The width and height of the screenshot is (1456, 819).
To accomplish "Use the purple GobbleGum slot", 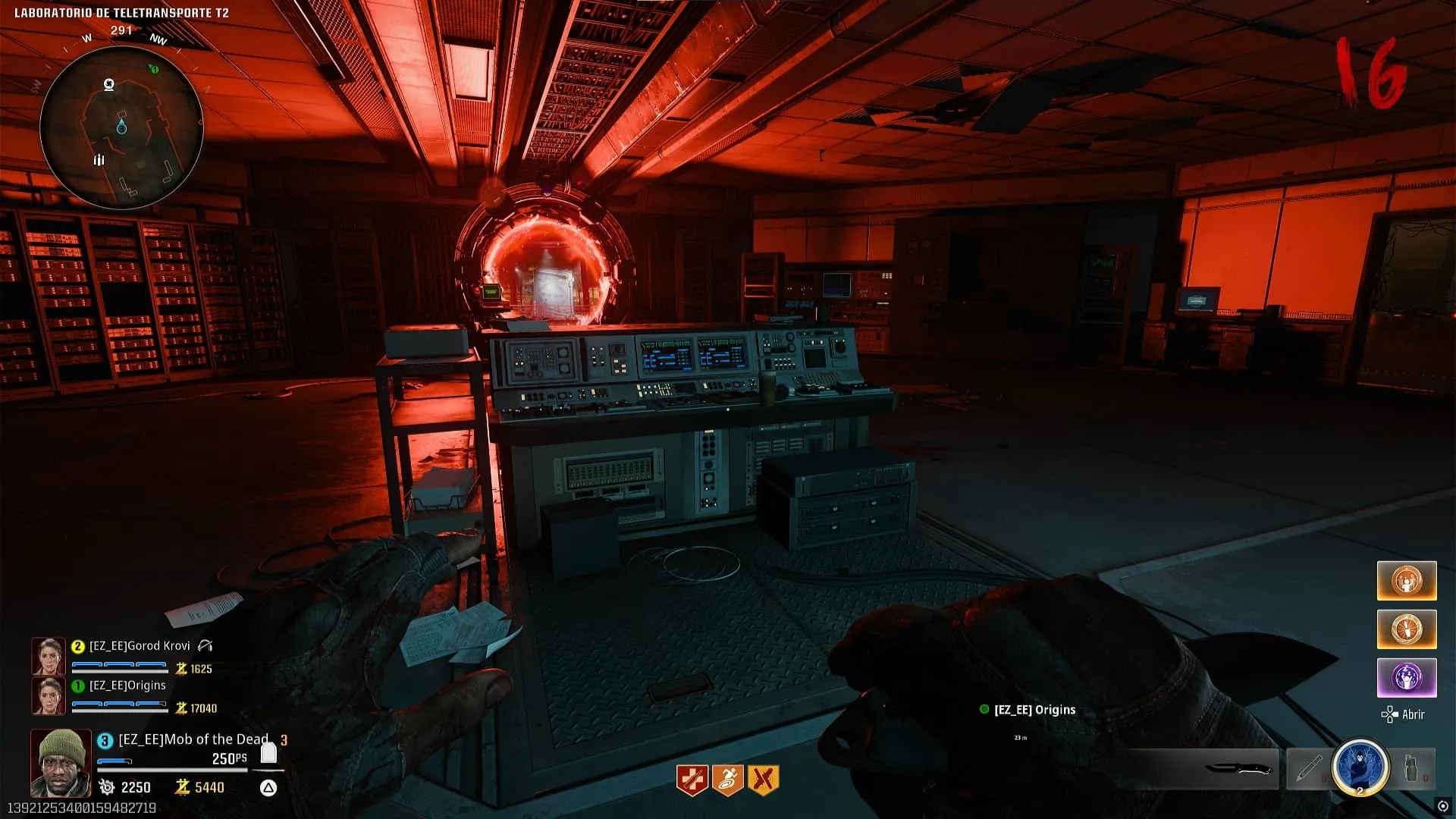I will 1407,677.
